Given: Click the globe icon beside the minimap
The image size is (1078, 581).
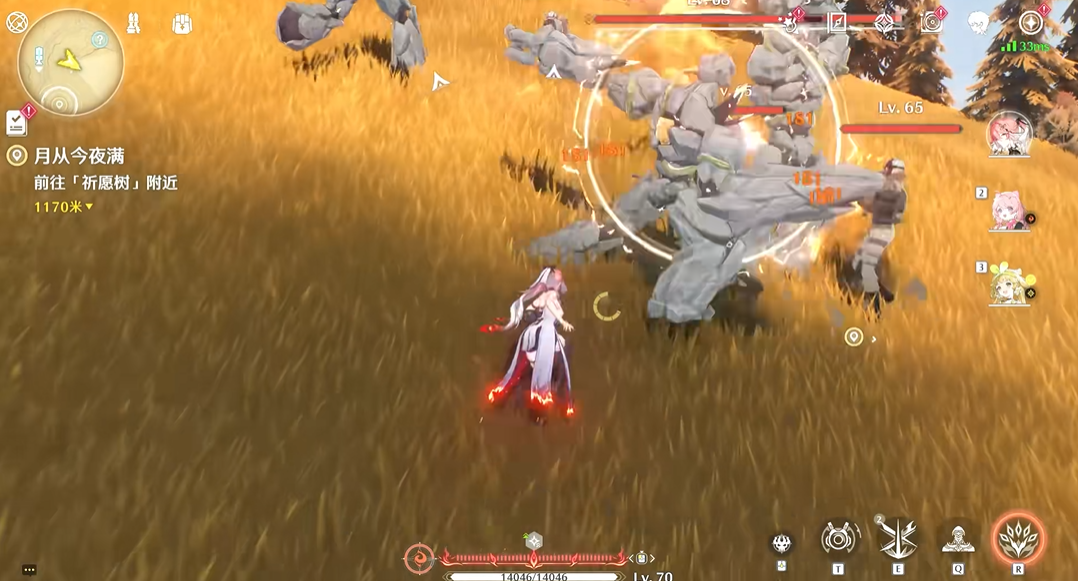Looking at the screenshot, I should (17, 22).
